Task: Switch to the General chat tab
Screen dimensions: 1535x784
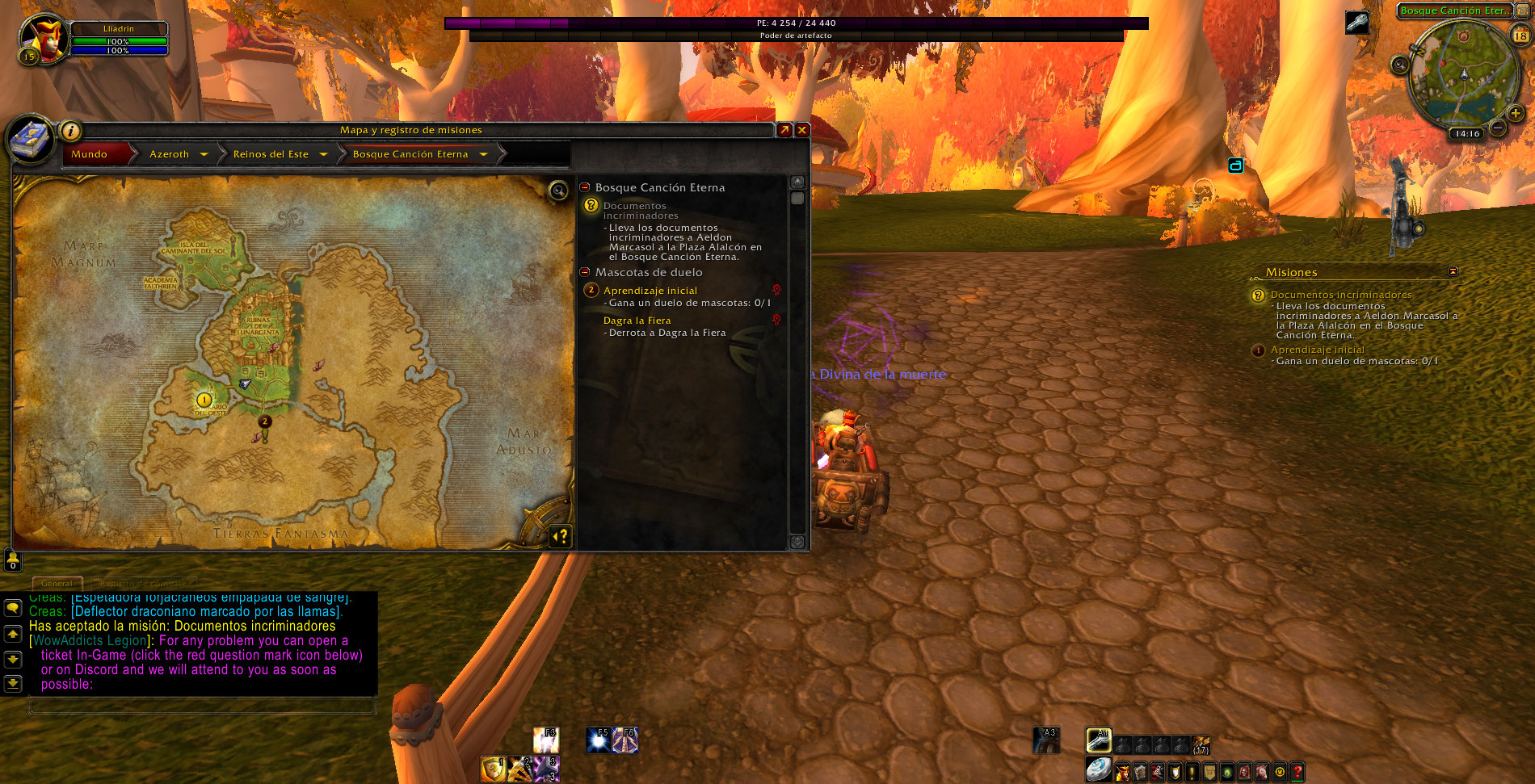Action: tap(57, 583)
